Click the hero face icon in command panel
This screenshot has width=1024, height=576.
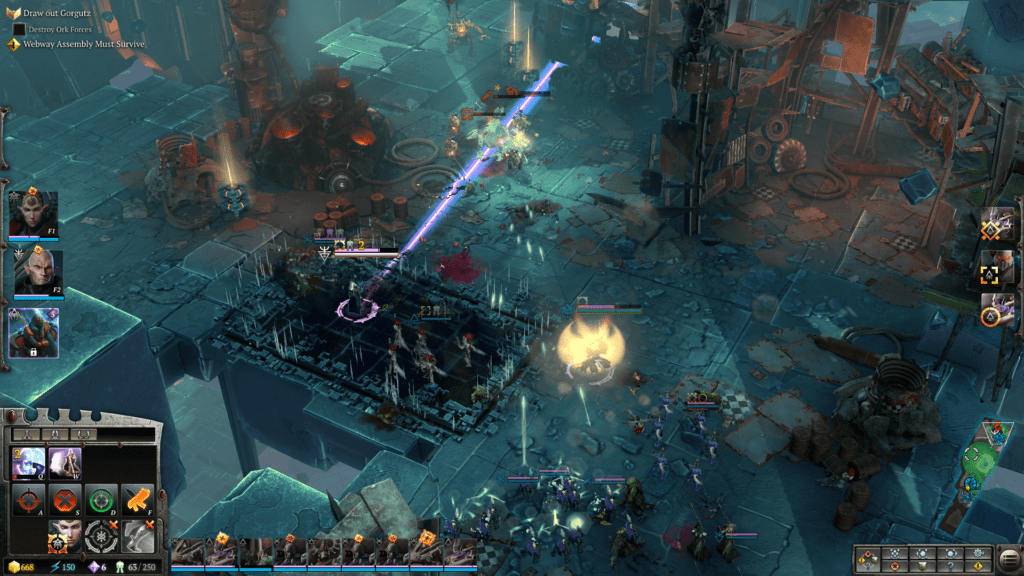tap(64, 536)
